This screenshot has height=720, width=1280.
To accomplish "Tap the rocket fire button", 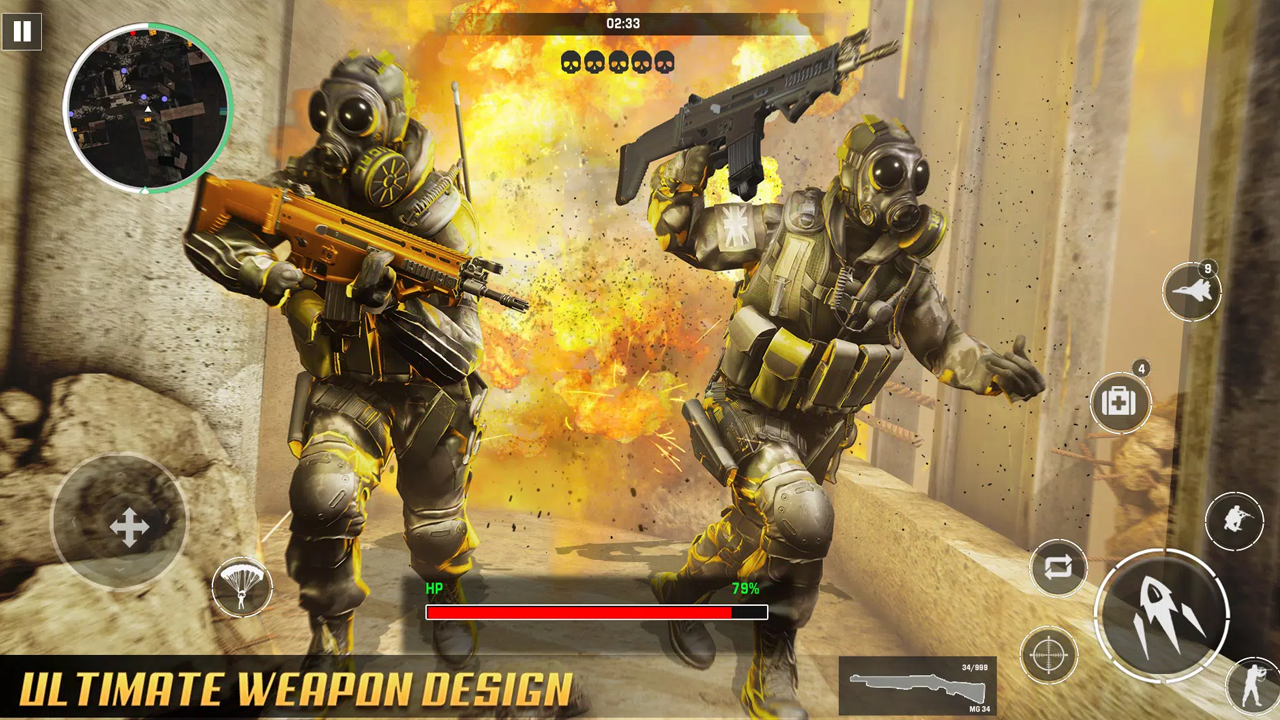I will [x=1163, y=614].
